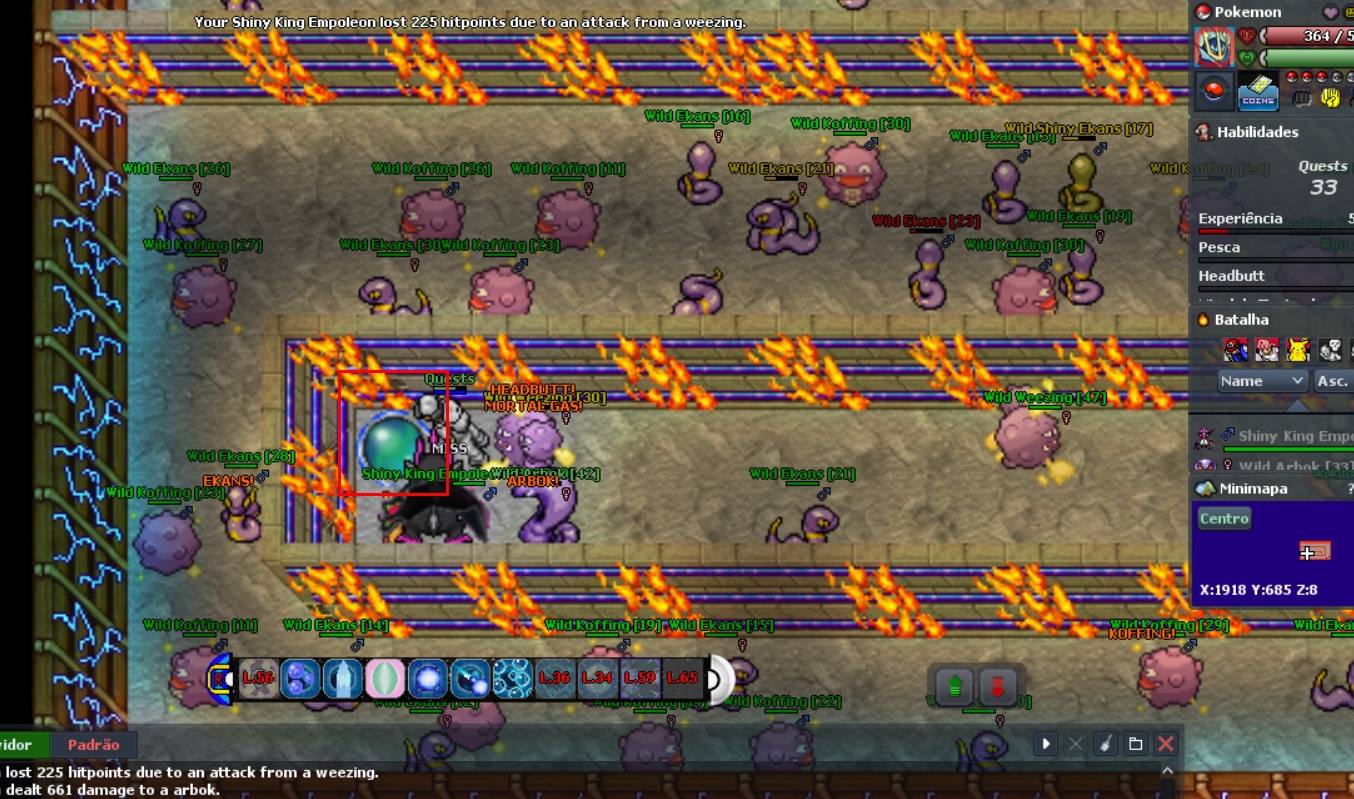The image size is (1354, 799).
Task: Cast the glowing blue sphere move
Action: tap(428, 678)
